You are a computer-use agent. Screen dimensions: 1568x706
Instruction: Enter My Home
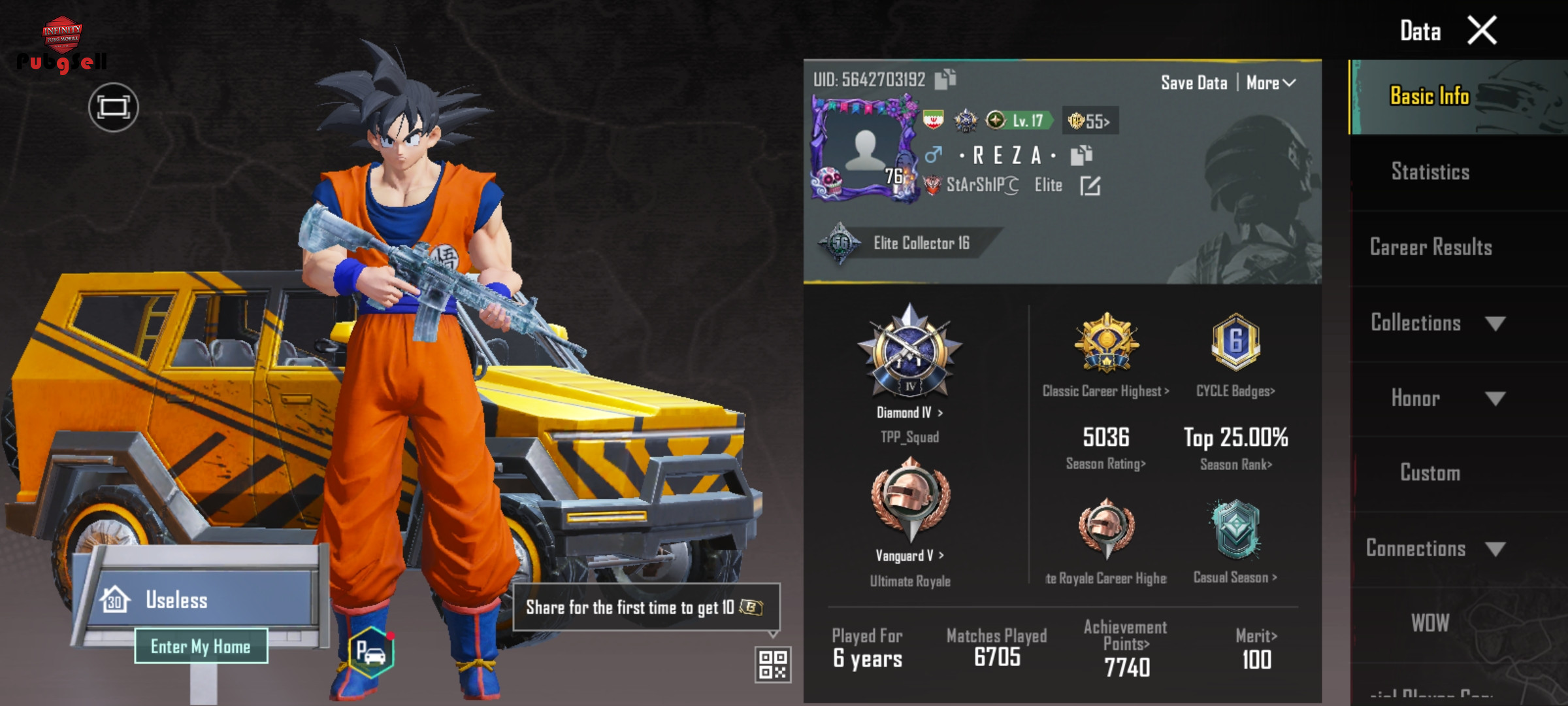point(201,647)
